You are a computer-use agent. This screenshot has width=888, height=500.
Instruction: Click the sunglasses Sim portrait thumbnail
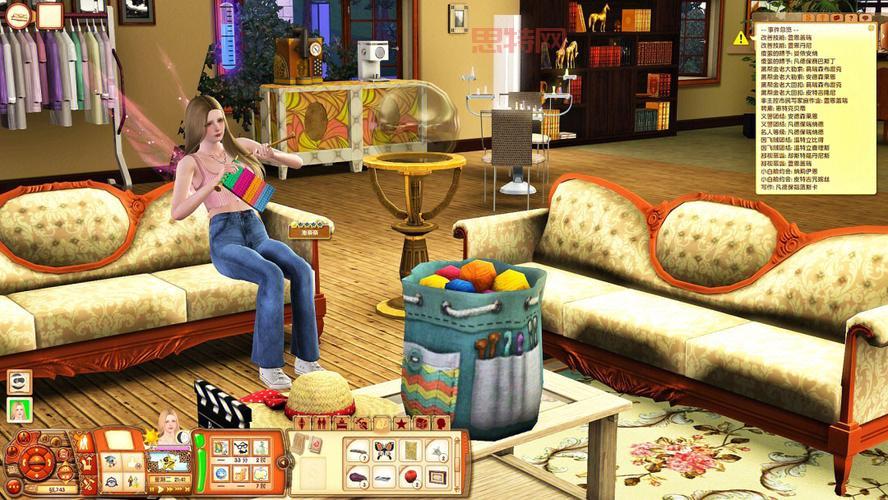click(x=19, y=381)
